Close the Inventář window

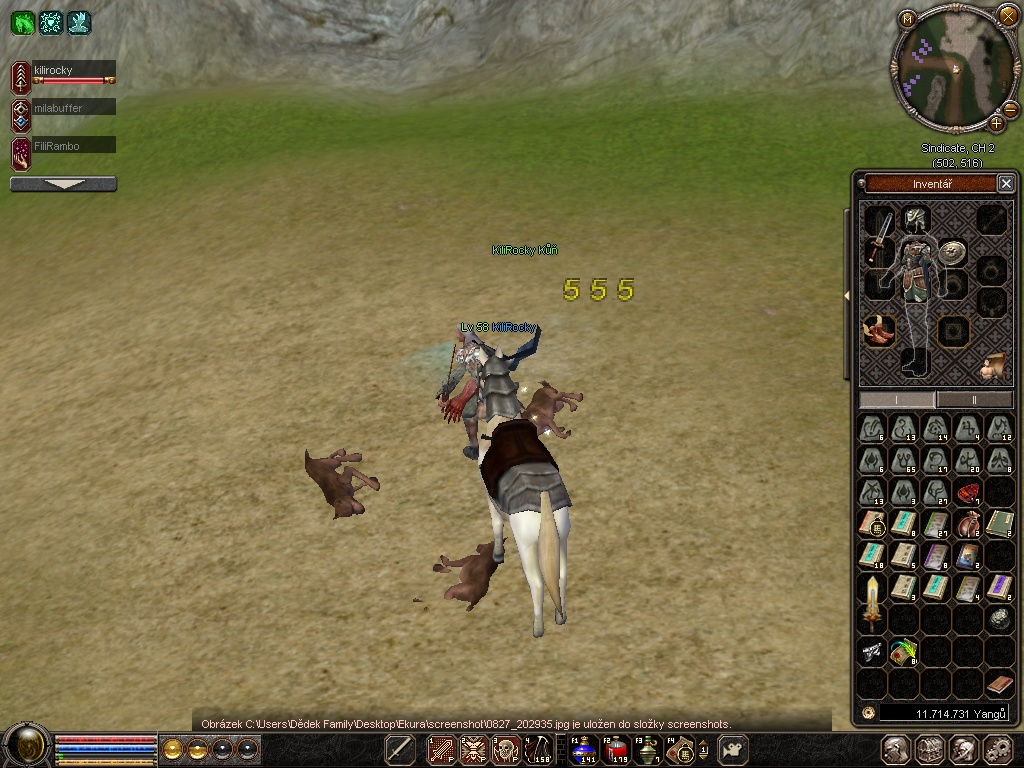(x=1006, y=183)
